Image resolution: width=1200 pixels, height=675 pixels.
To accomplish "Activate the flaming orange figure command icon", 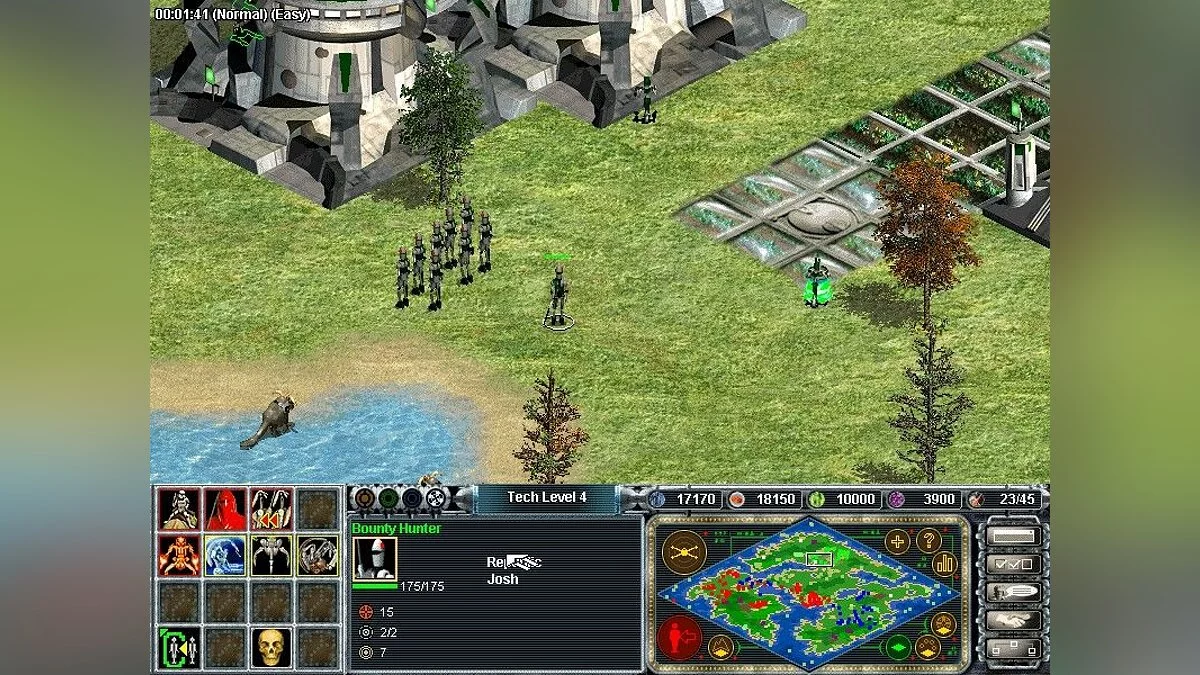I will 178,555.
